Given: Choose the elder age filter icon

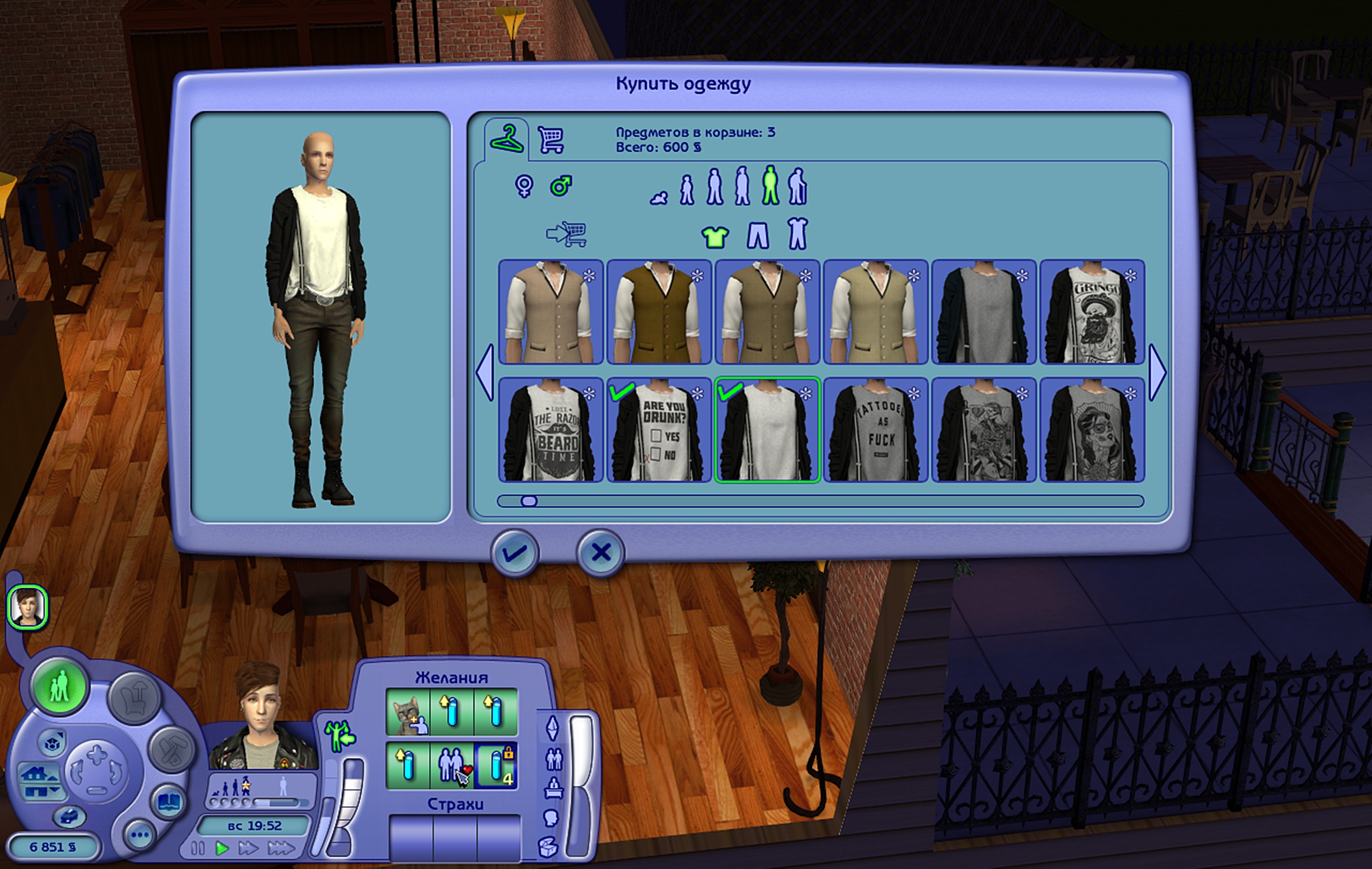Looking at the screenshot, I should [797, 186].
